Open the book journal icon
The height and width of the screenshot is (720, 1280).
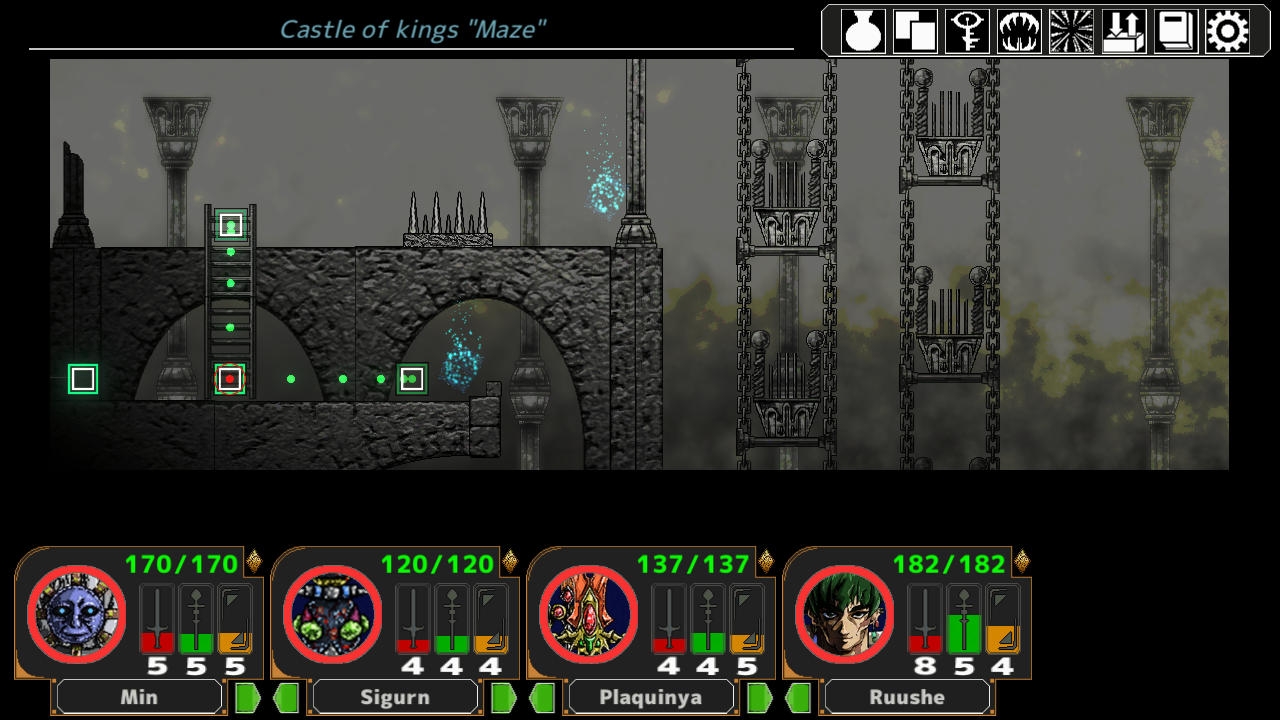tap(1175, 32)
